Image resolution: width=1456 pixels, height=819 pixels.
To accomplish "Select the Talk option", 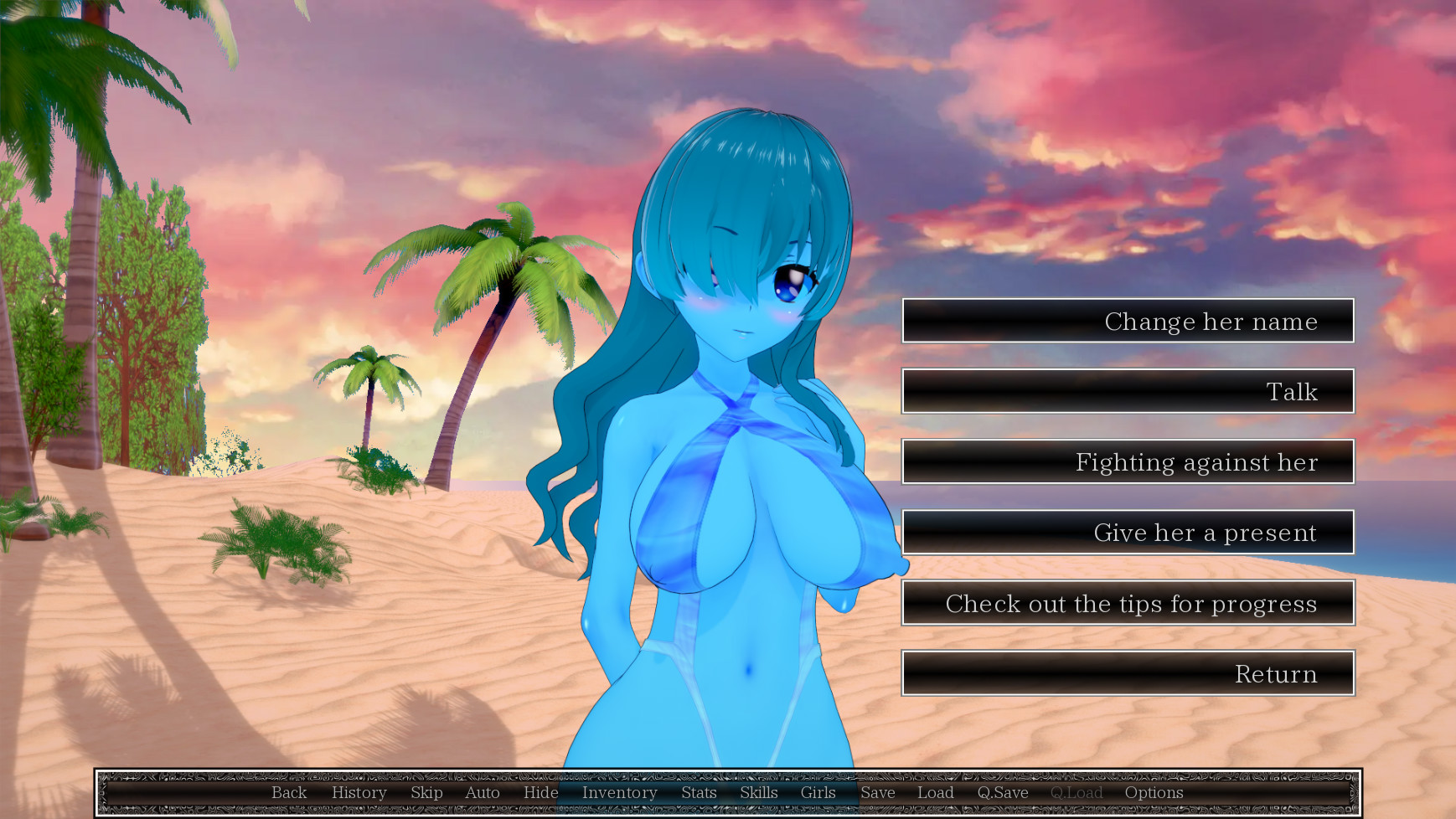I will pyautogui.click(x=1128, y=392).
